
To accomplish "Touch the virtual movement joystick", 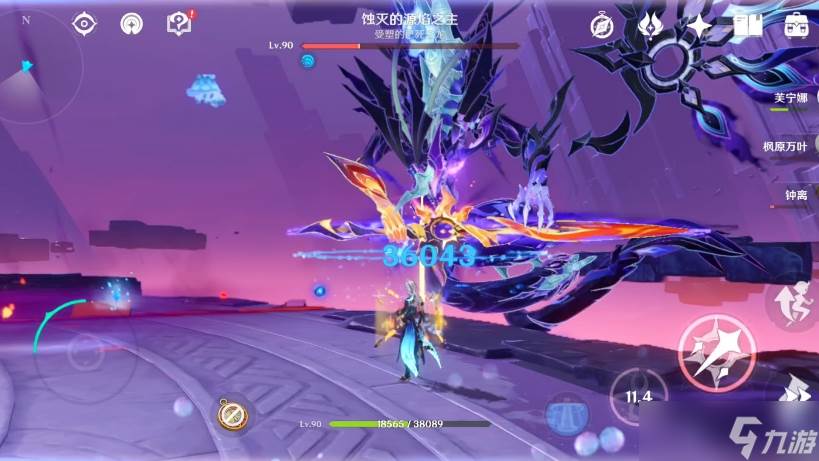I will 85,353.
